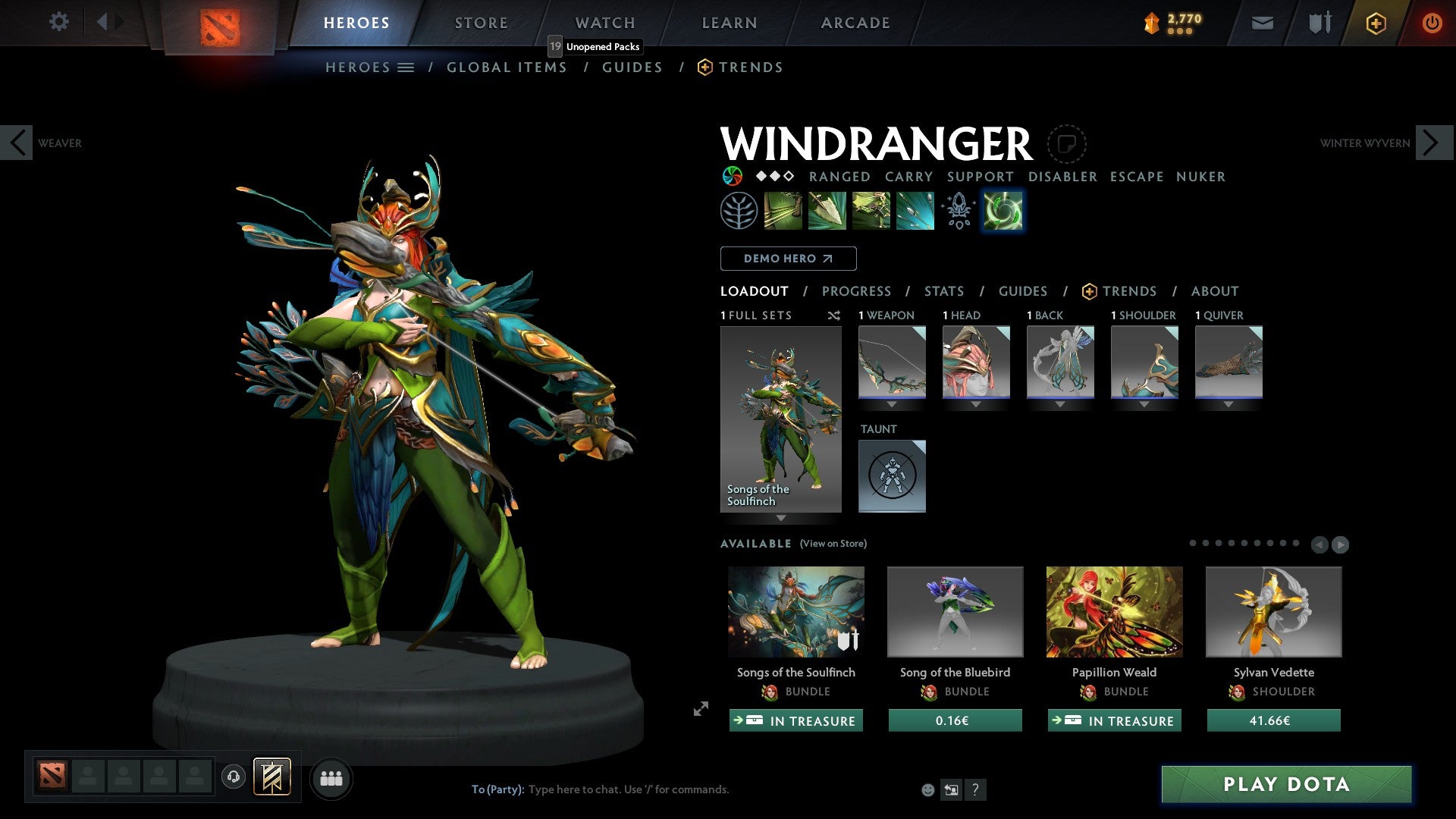
Task: Click the Demo Hero button
Action: [x=788, y=259]
